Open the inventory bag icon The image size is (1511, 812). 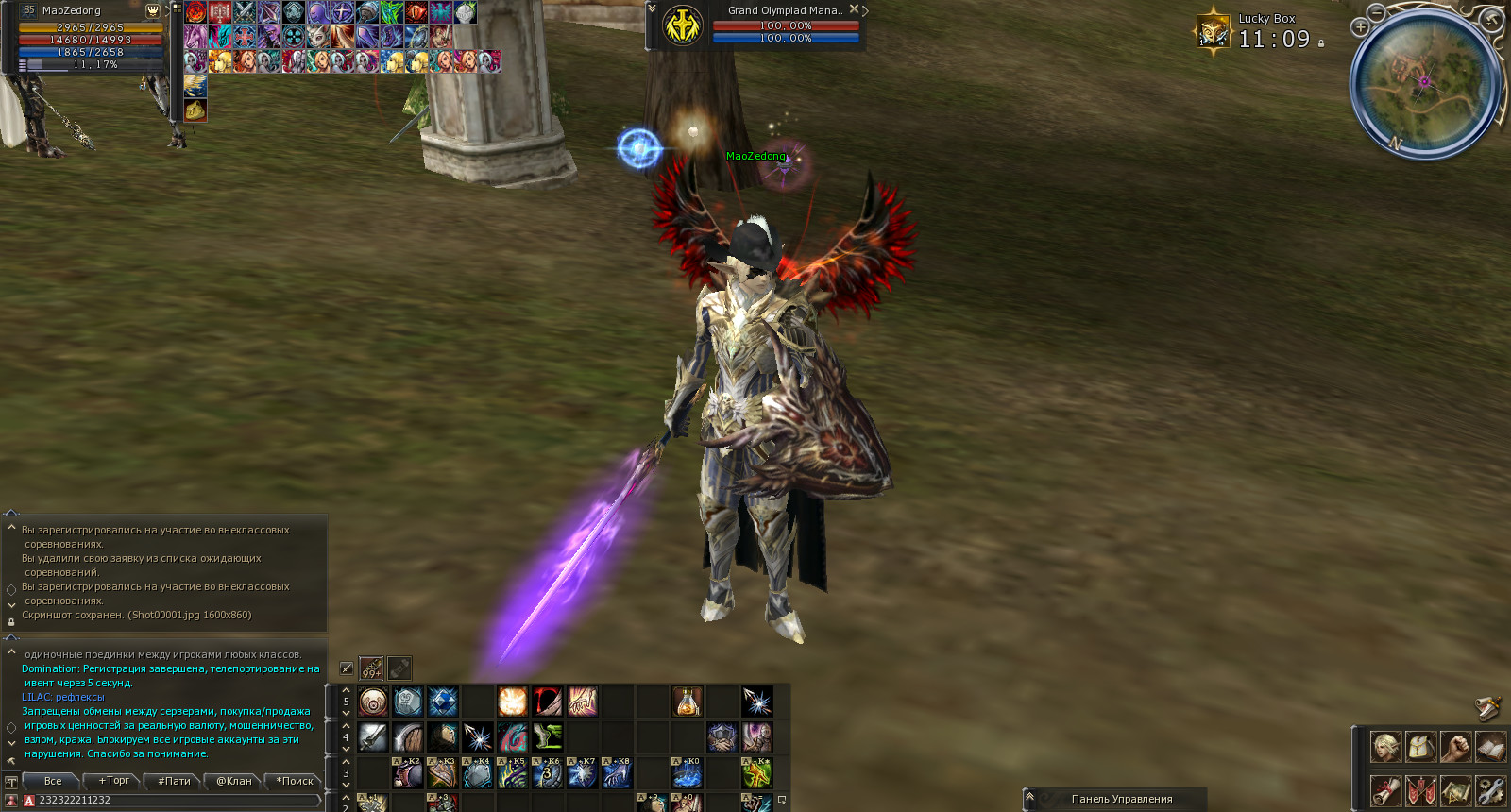pos(1420,747)
